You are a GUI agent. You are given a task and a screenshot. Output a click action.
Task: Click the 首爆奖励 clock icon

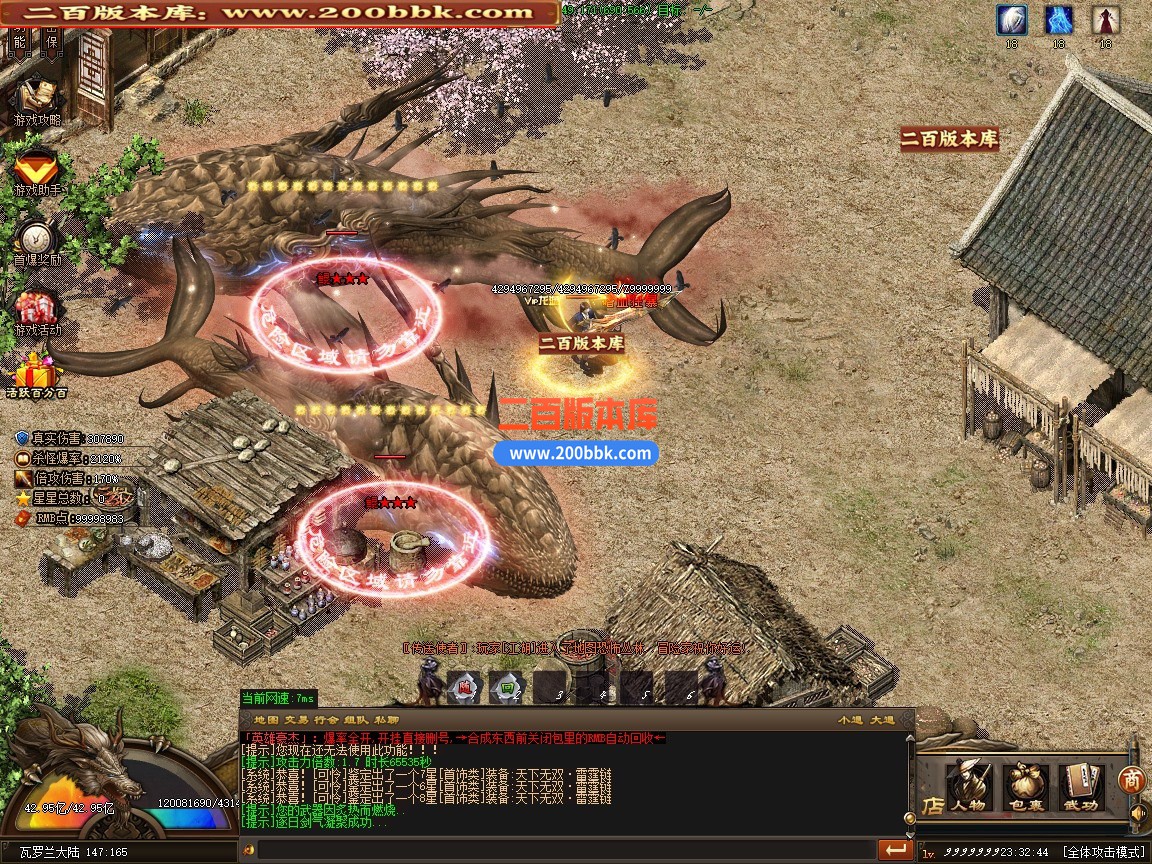[x=37, y=238]
